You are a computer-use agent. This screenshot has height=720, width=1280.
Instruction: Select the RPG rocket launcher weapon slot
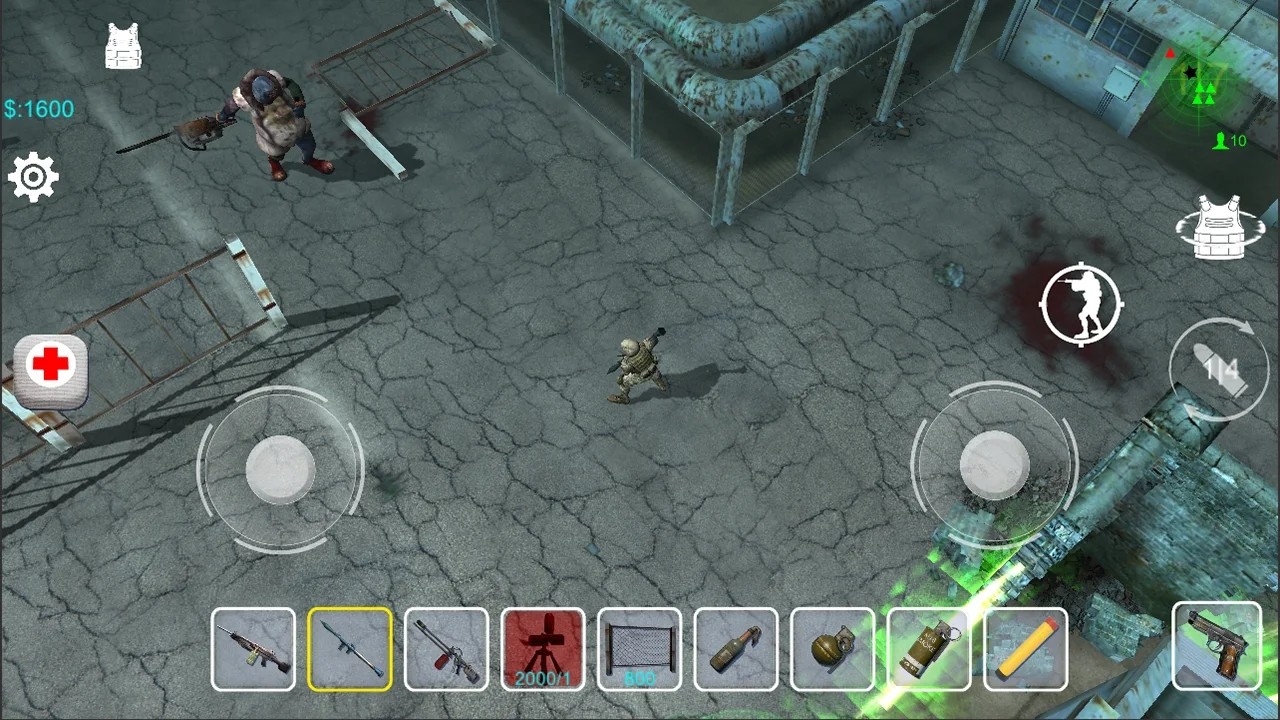pos(350,650)
